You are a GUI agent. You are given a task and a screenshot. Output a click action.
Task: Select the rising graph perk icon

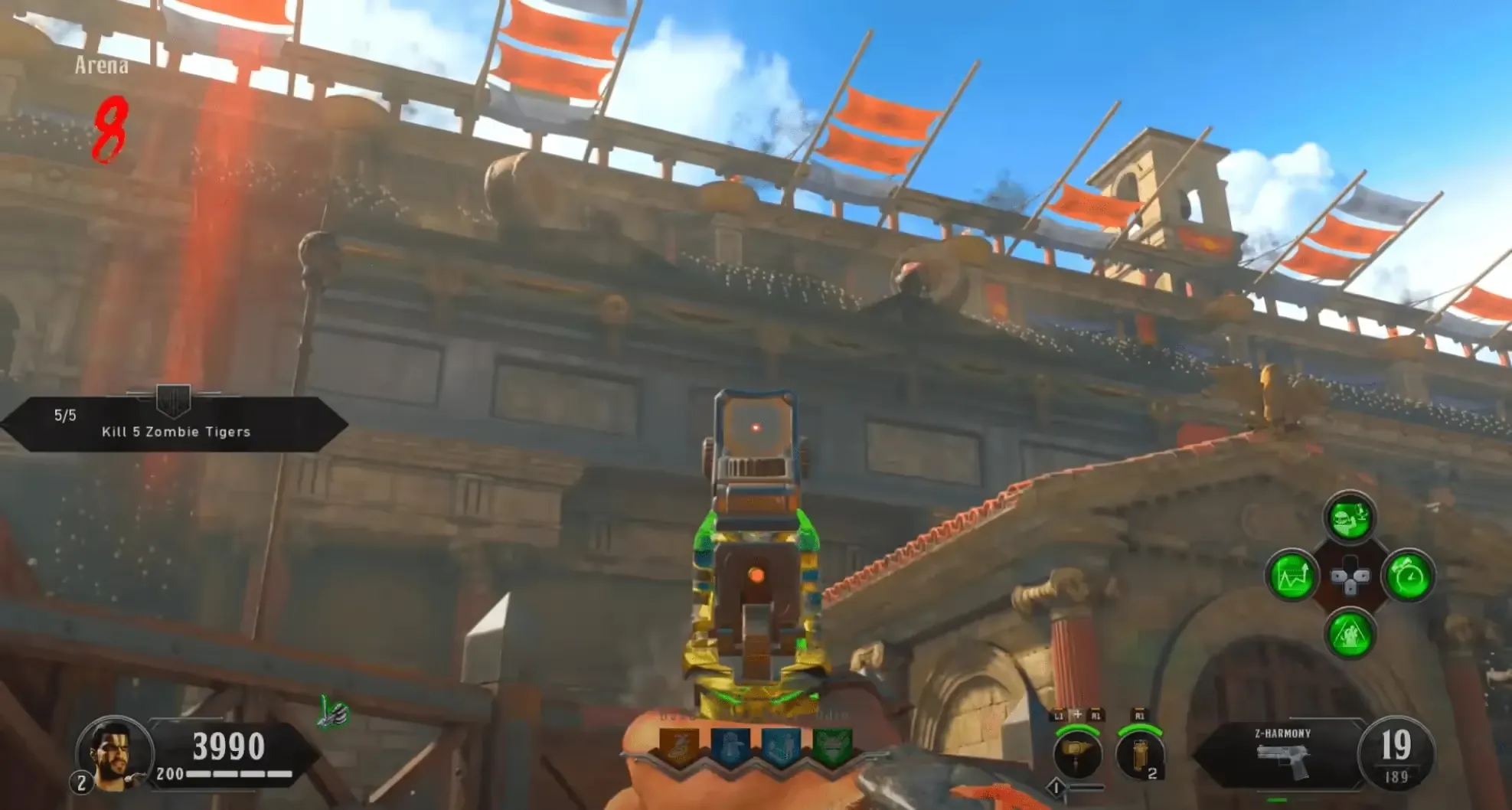pyautogui.click(x=1292, y=576)
